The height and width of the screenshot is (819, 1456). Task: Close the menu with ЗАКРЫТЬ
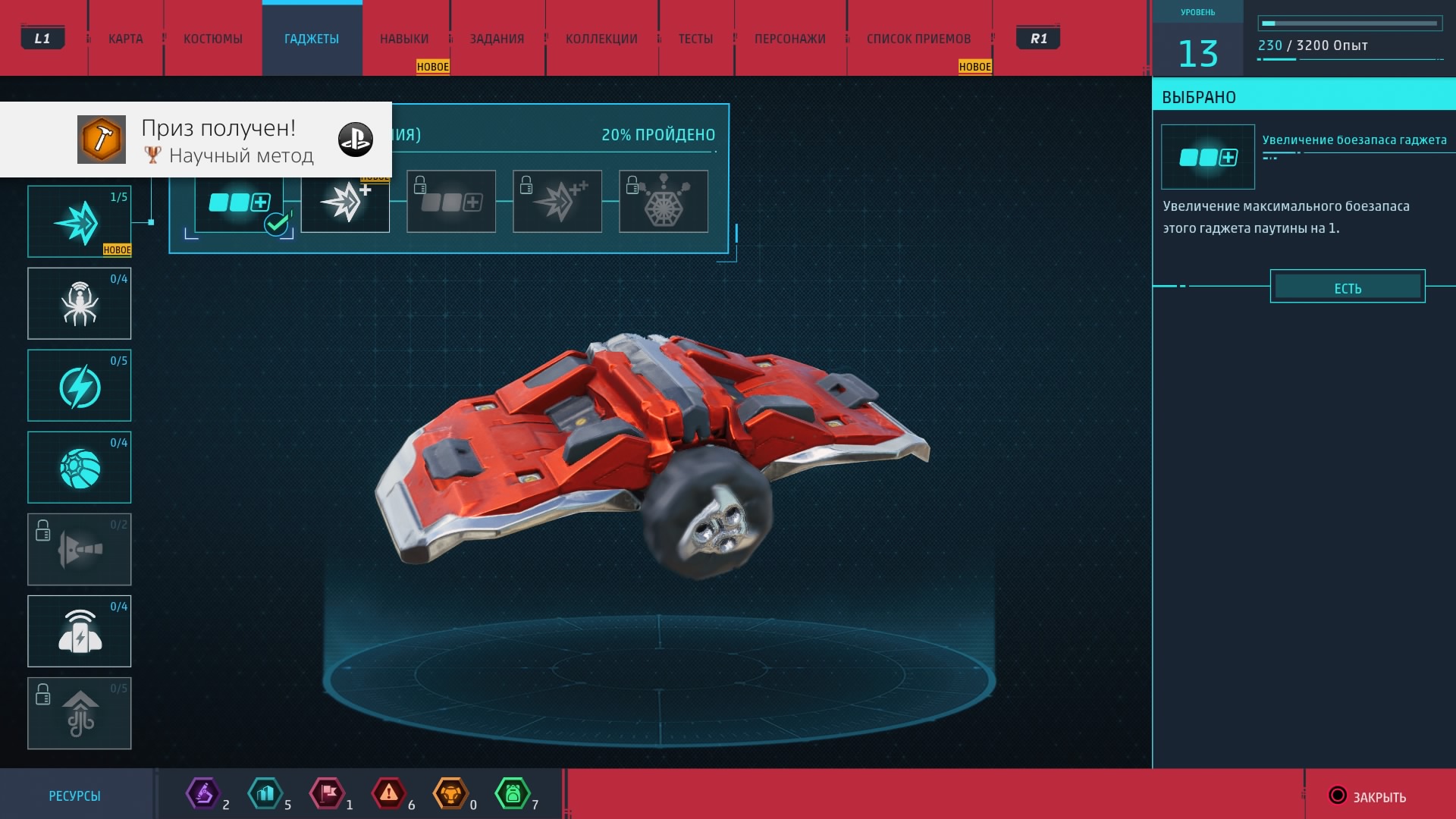click(1369, 796)
